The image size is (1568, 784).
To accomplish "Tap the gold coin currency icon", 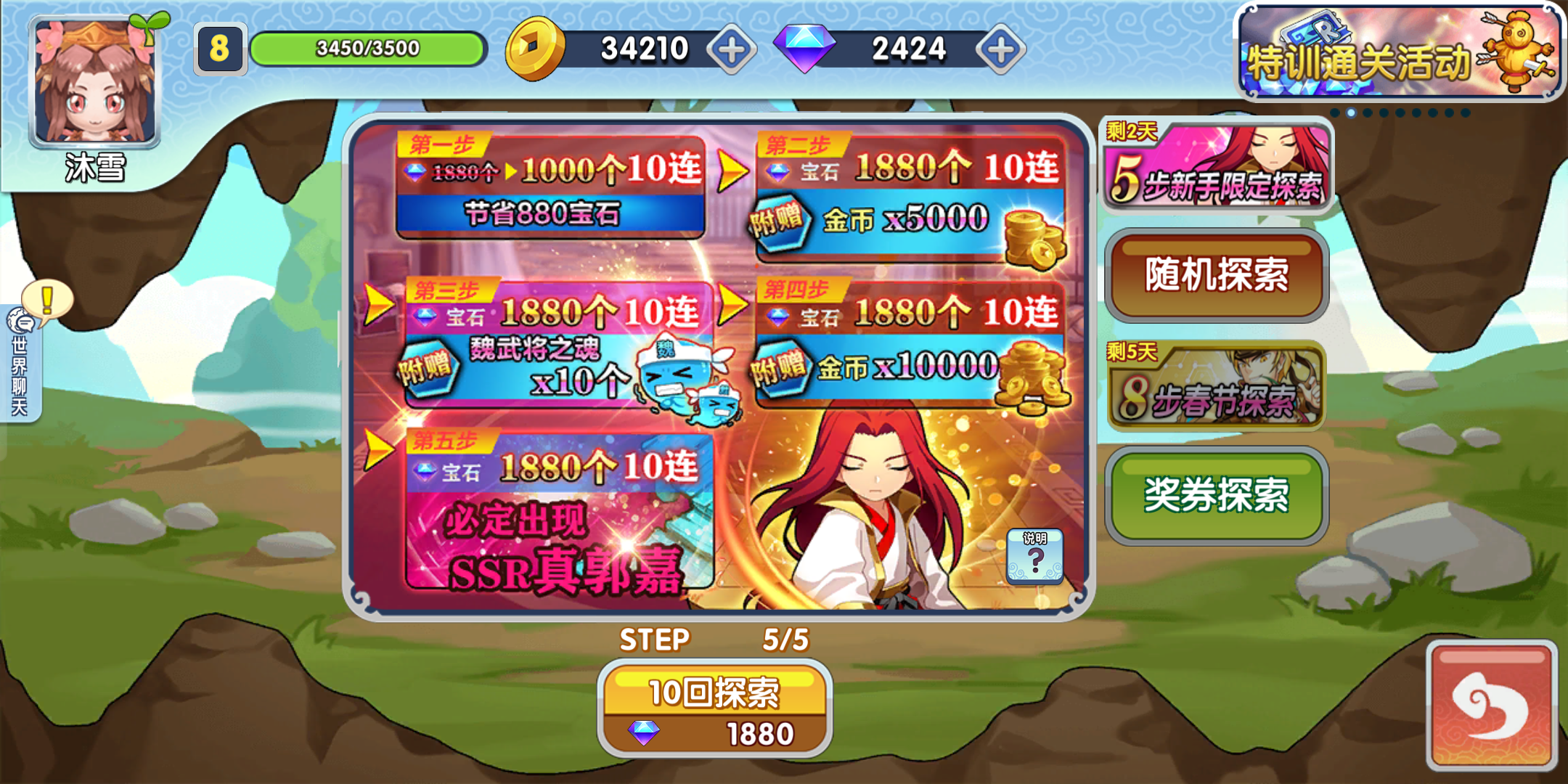I will click(x=532, y=49).
